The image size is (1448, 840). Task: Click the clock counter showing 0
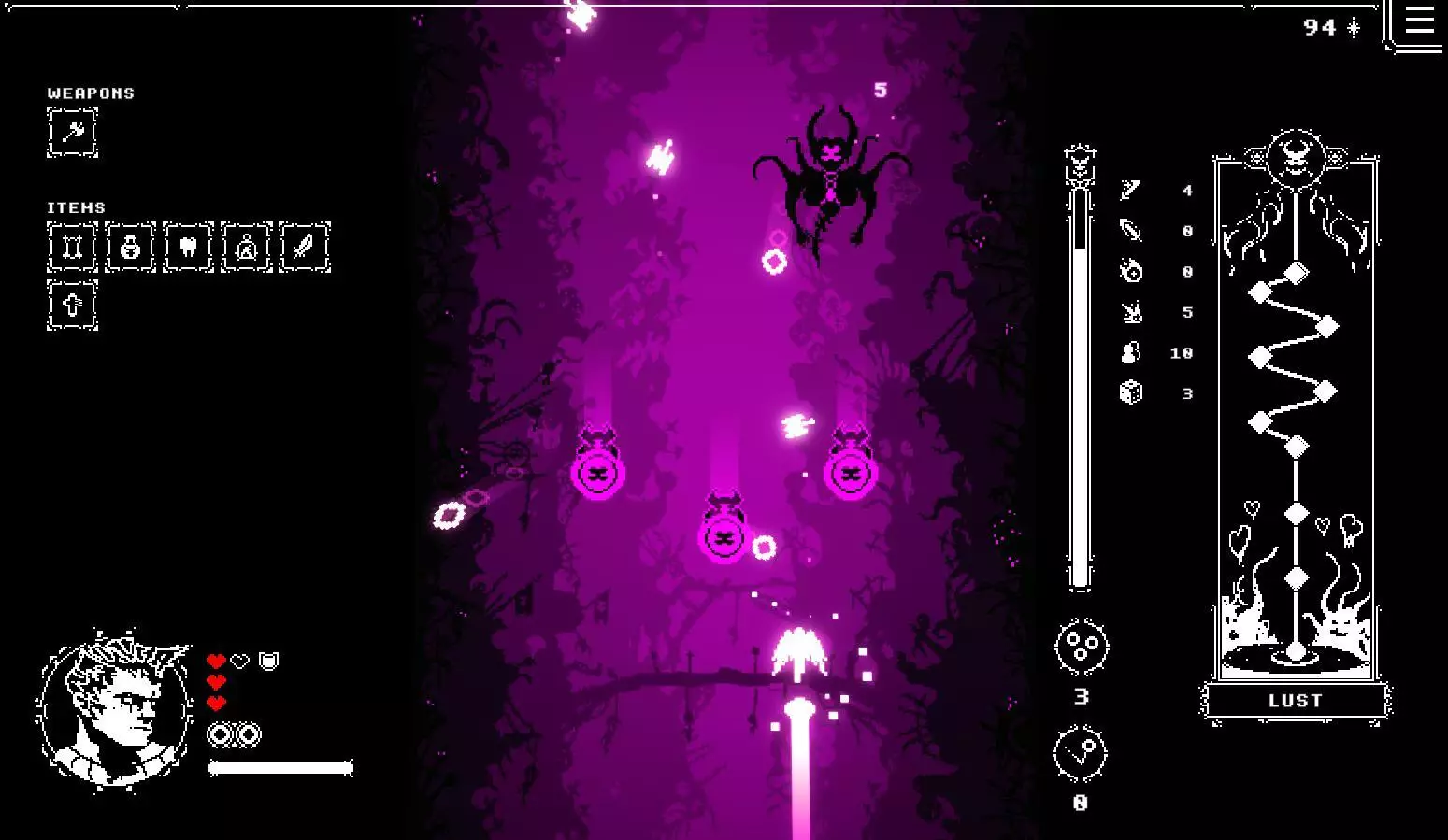click(1079, 752)
